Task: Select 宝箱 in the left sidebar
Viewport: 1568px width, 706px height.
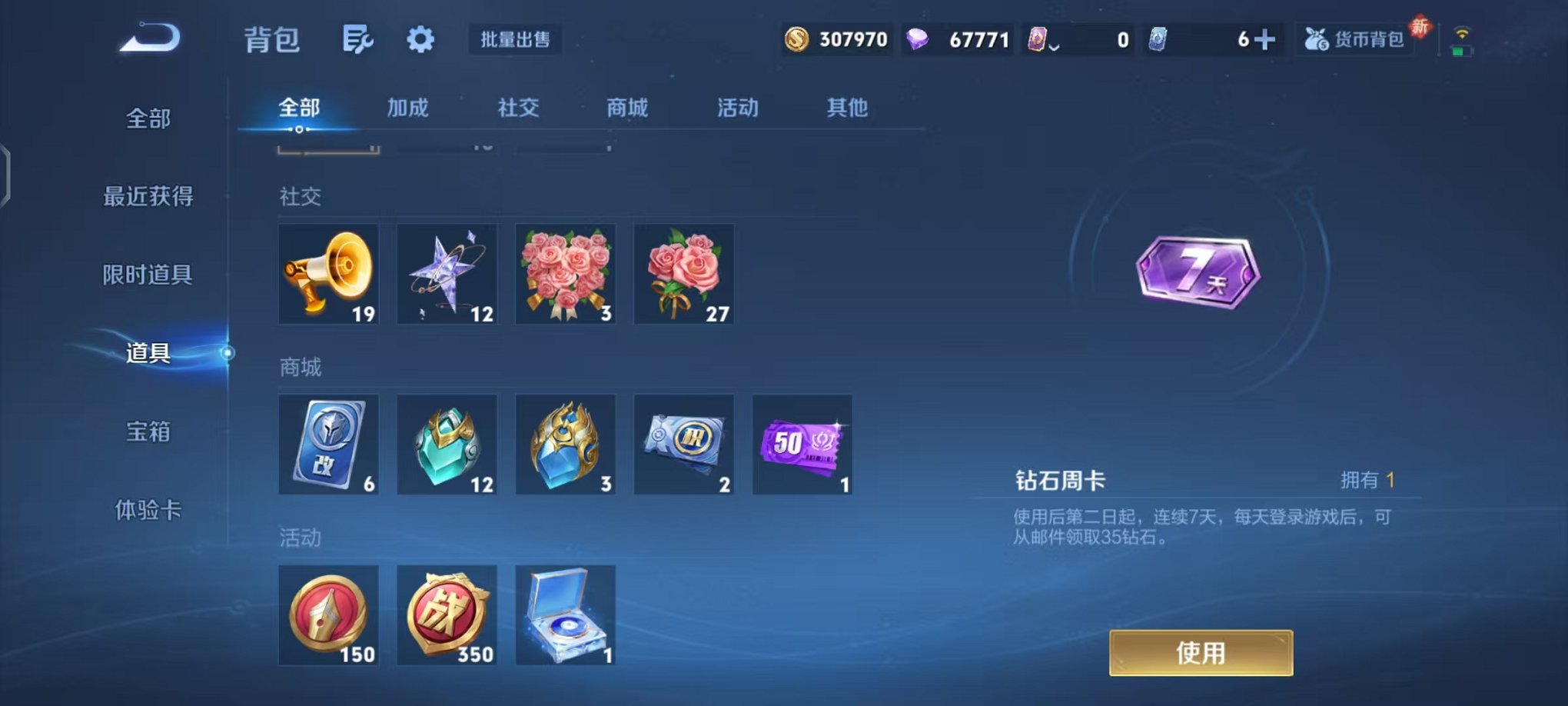Action: [x=147, y=432]
